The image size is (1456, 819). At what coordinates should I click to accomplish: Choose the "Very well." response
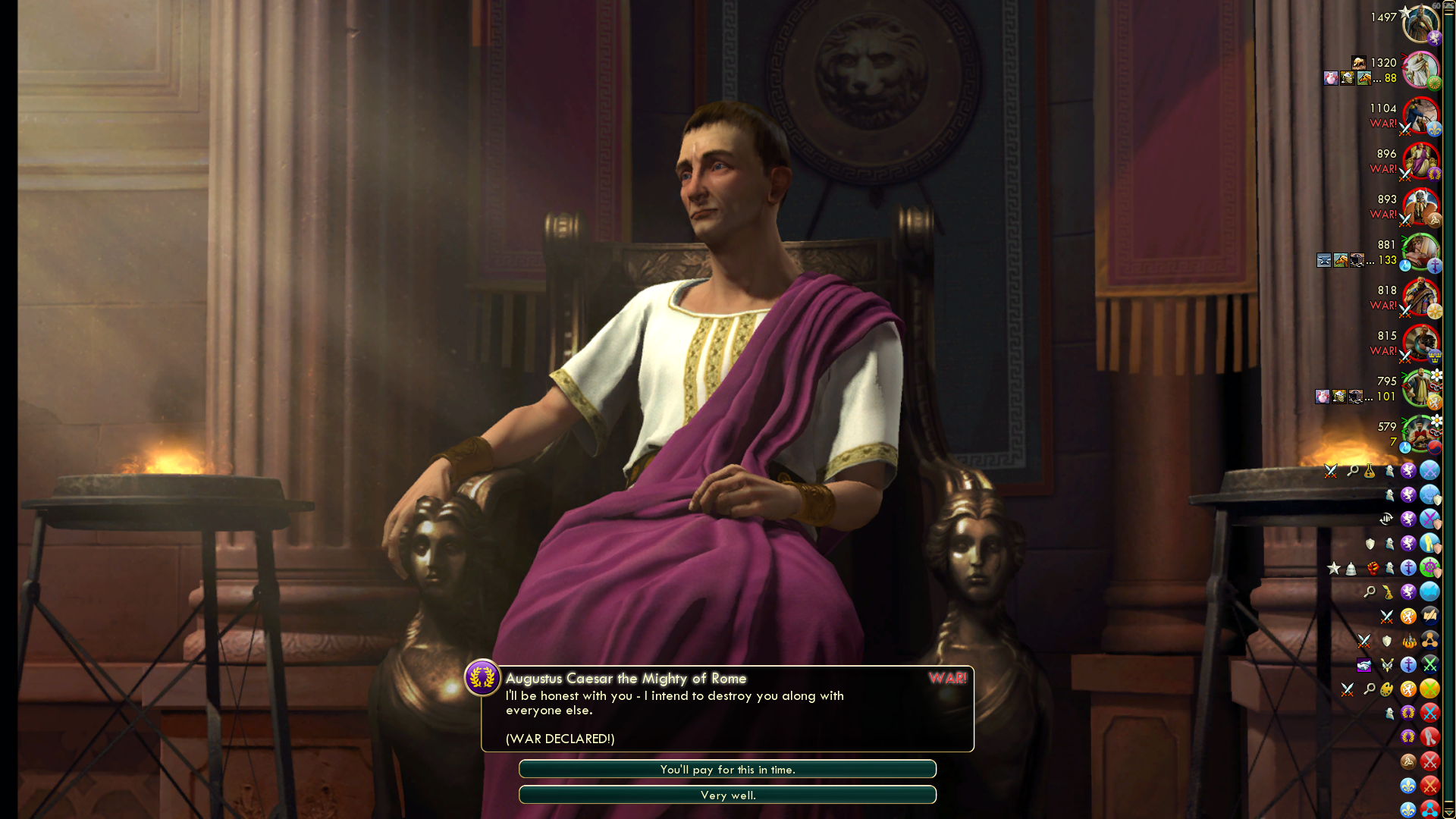(x=727, y=795)
